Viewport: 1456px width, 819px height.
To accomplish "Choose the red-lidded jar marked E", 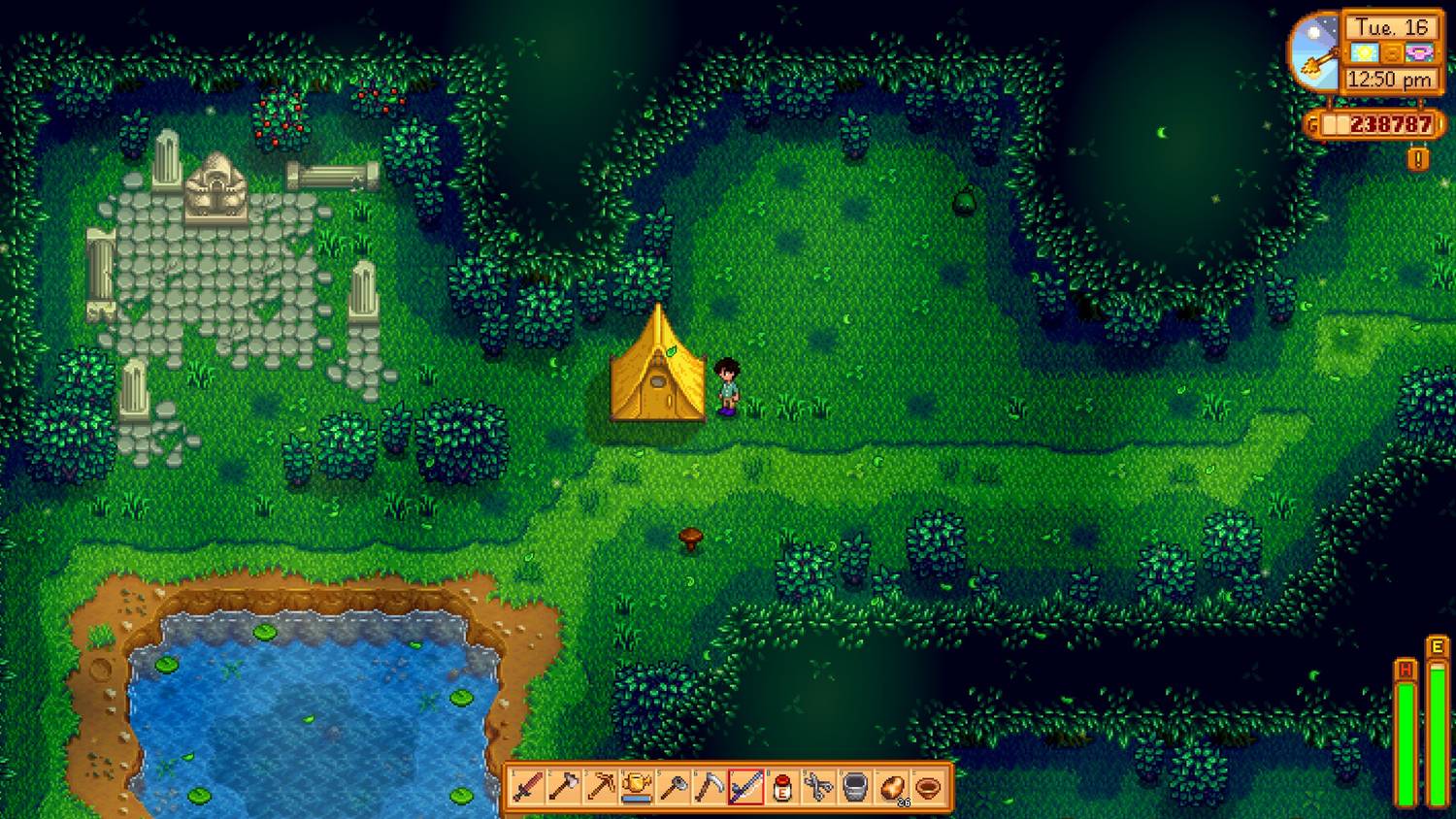I will 782,786.
